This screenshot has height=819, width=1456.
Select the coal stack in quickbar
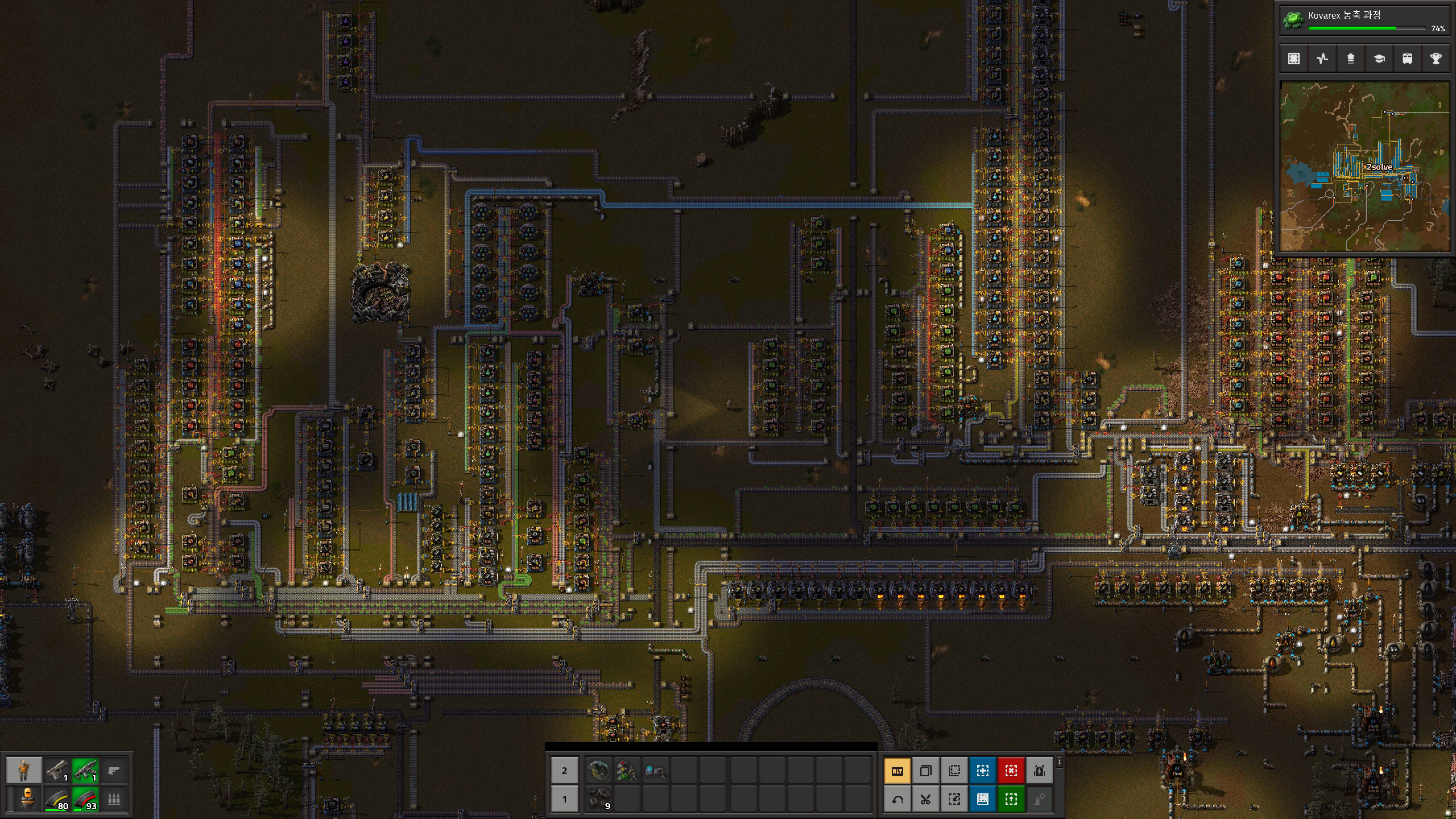tap(598, 799)
